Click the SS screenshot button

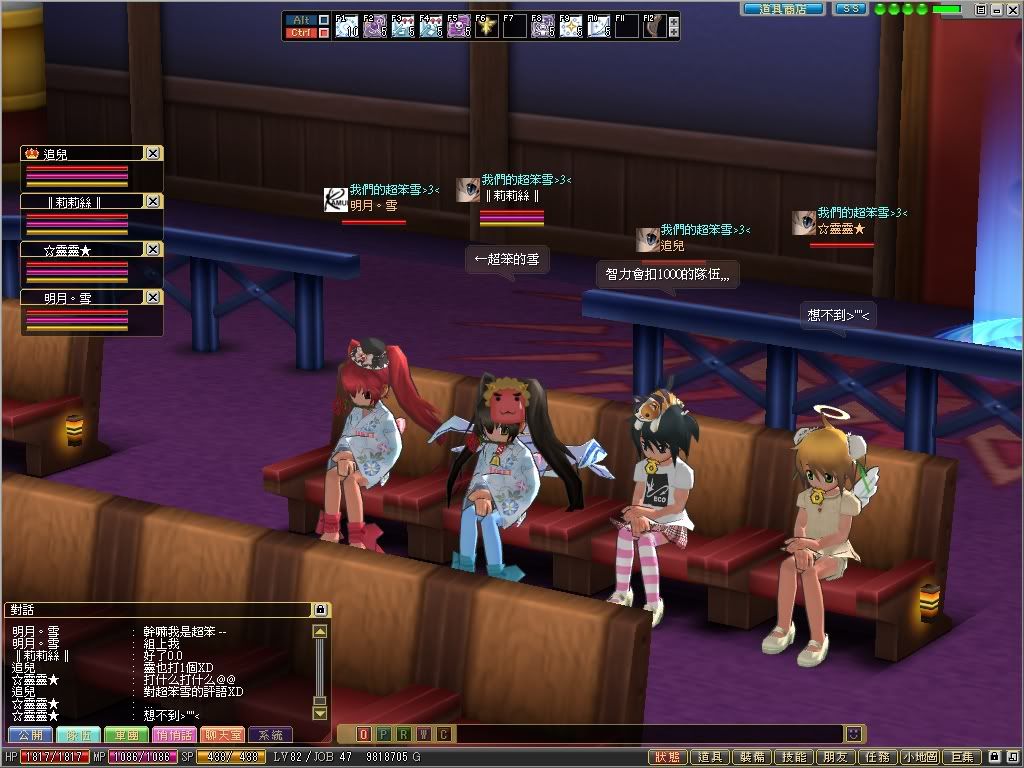[x=850, y=9]
